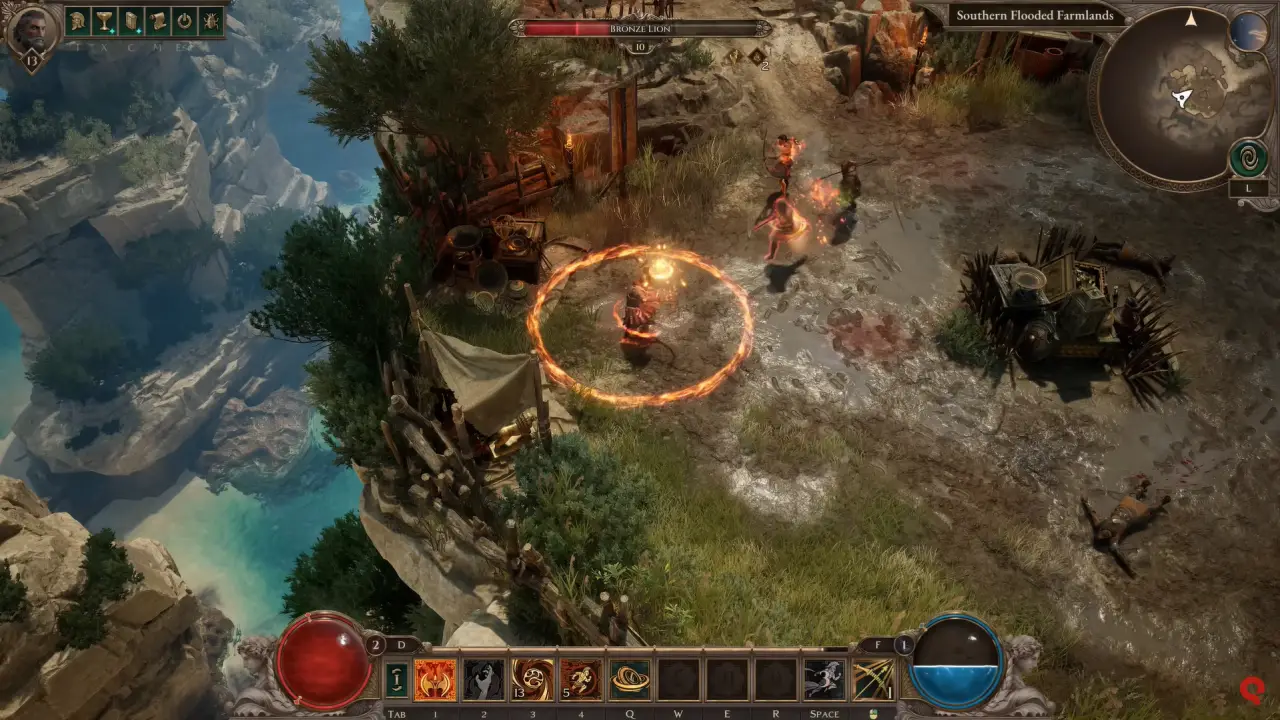Activate the golden rings skill
This screenshot has height=720, width=1280.
pos(630,680)
